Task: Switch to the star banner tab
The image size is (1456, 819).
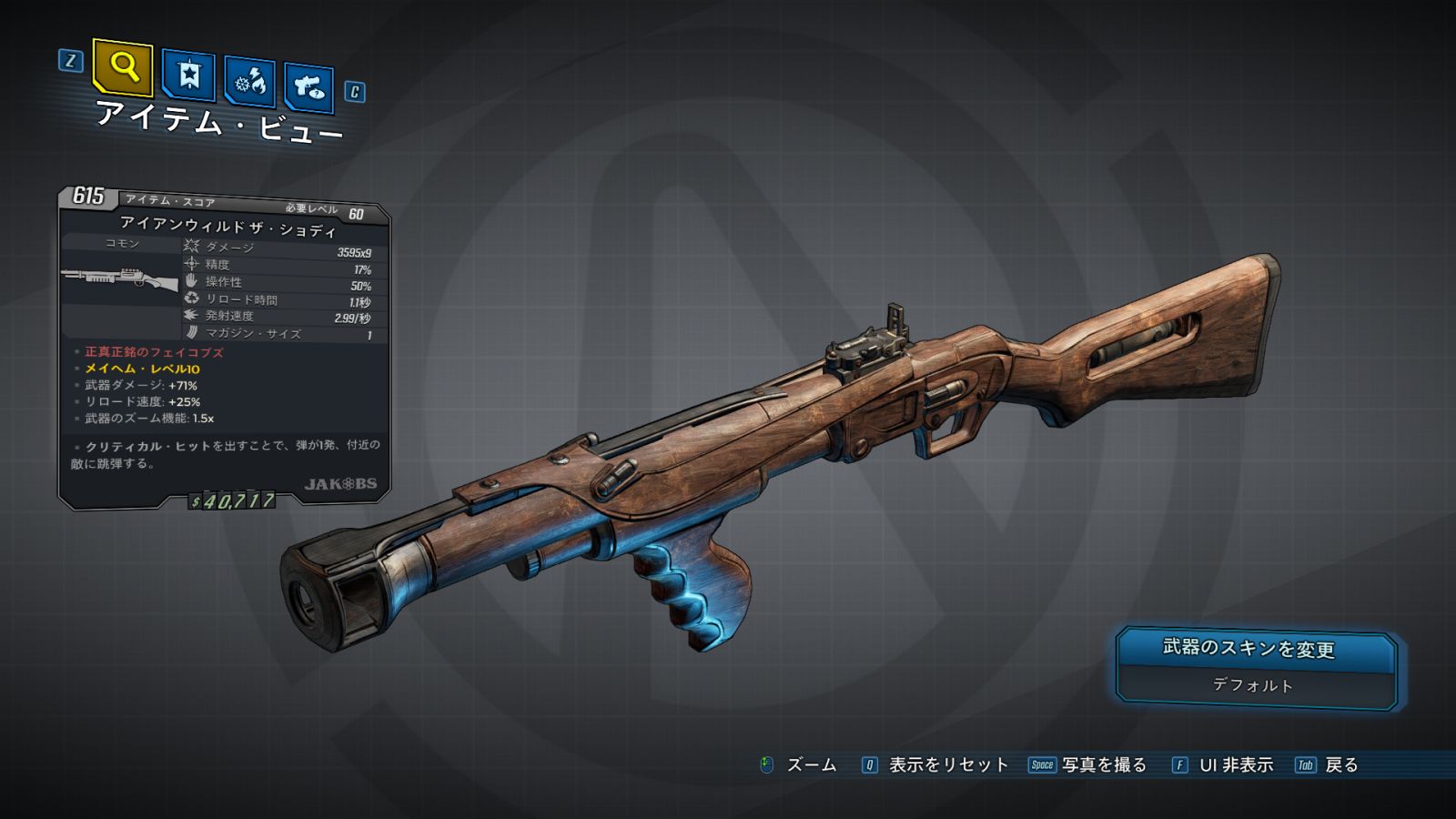Action: tap(188, 76)
